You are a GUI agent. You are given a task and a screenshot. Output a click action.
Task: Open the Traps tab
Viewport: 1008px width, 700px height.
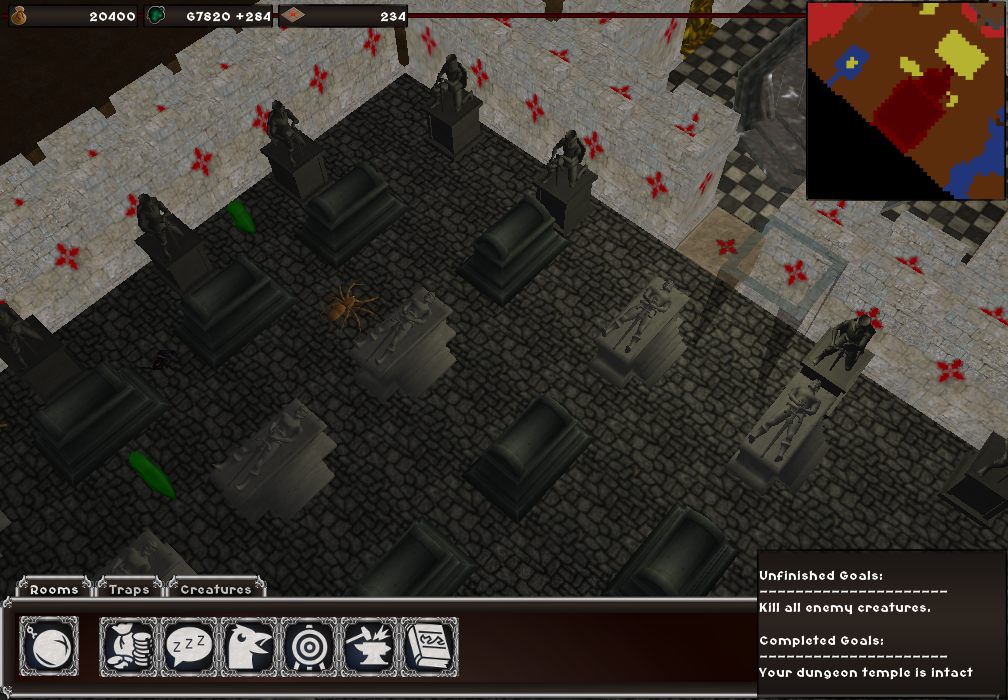point(129,589)
